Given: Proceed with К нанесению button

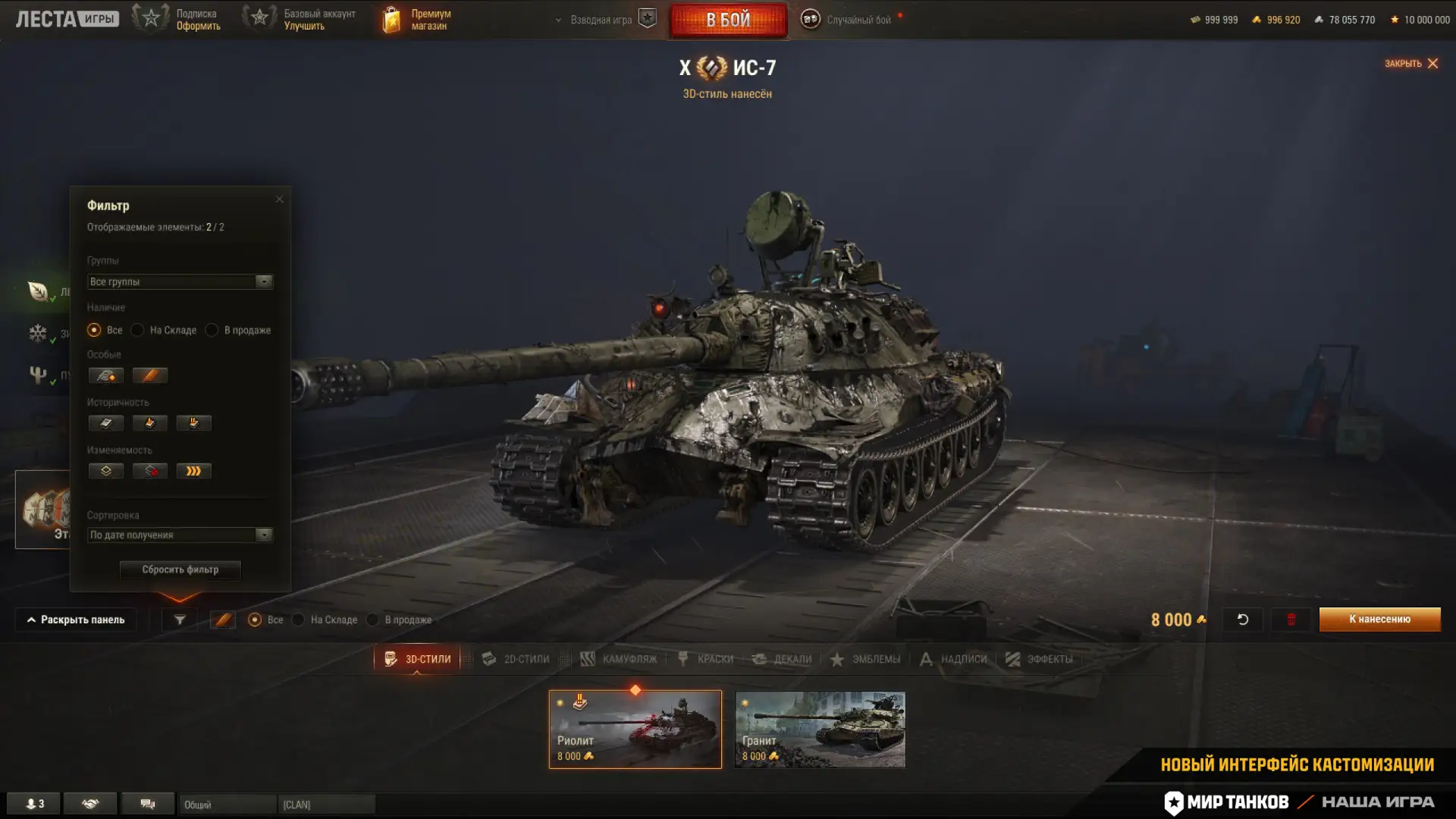Looking at the screenshot, I should [1379, 619].
